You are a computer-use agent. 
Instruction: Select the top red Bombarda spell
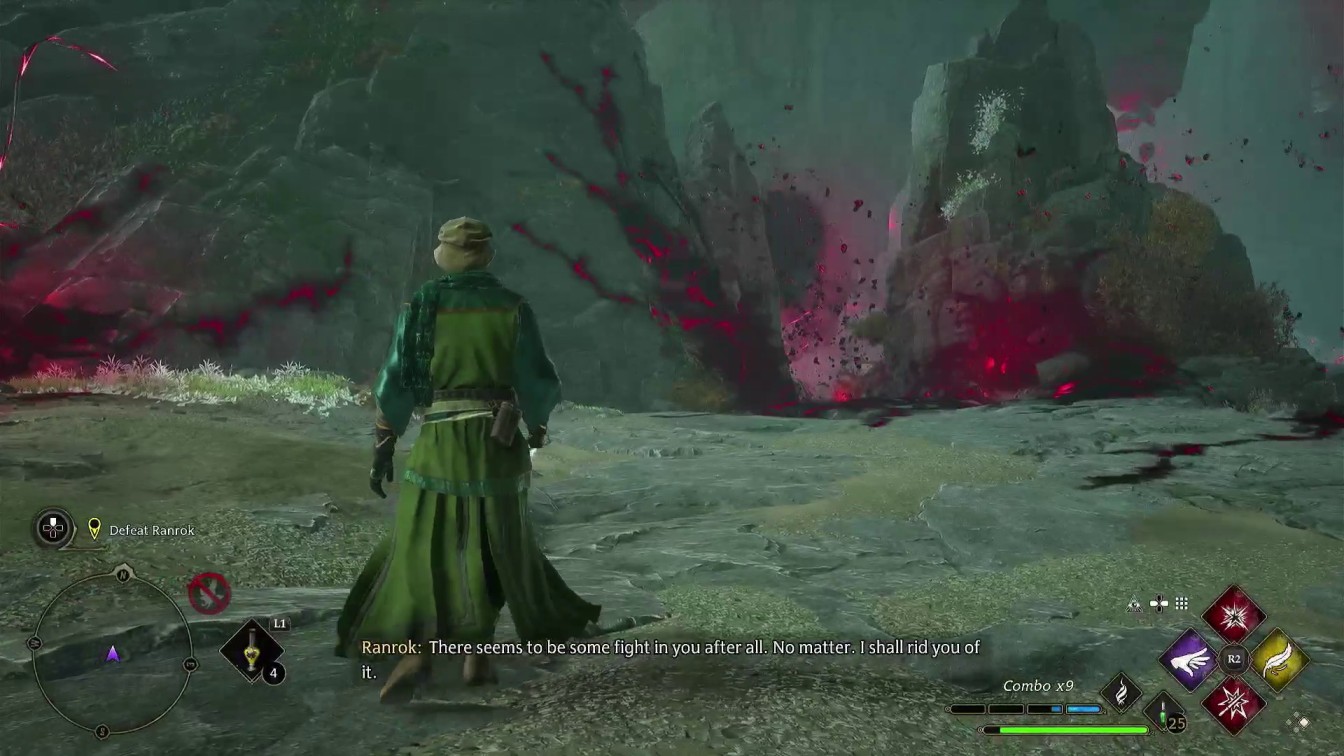[x=1233, y=617]
